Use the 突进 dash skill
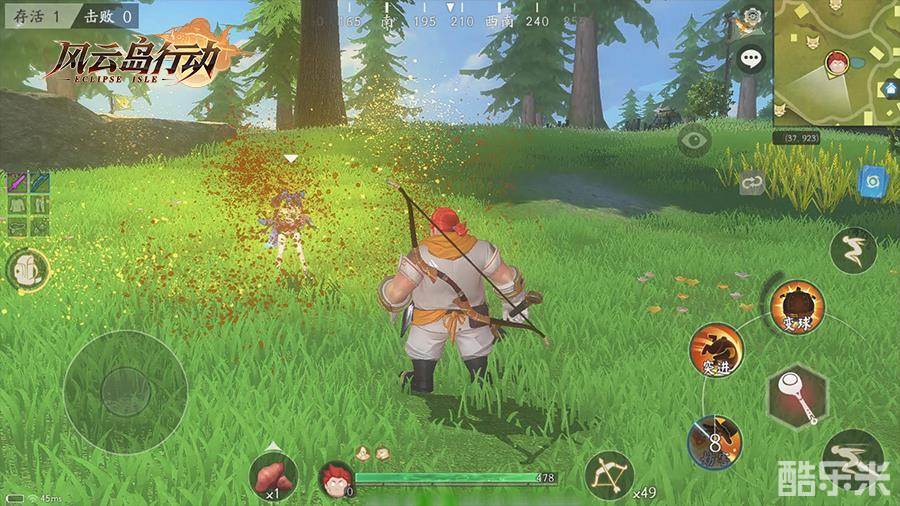900x506 pixels. (x=716, y=350)
